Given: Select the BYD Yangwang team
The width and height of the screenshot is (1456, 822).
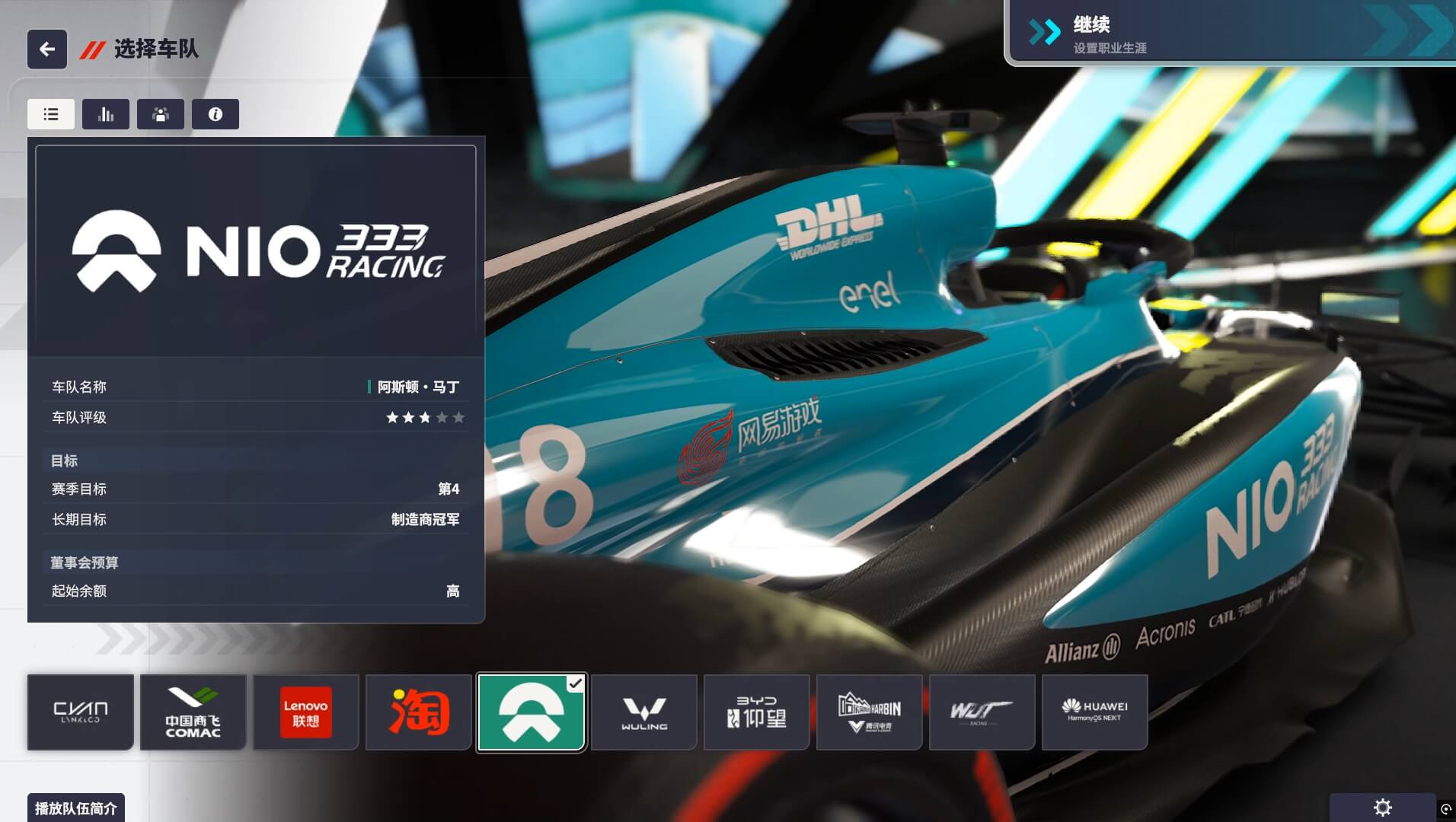Looking at the screenshot, I should pyautogui.click(x=757, y=712).
